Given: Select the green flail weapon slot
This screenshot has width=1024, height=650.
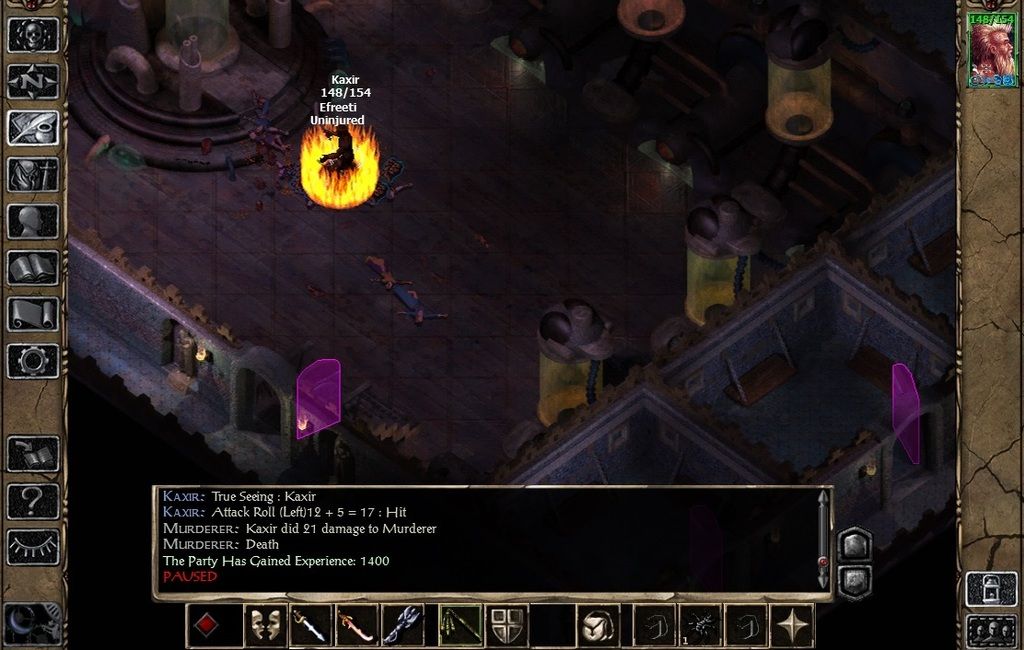Looking at the screenshot, I should point(460,626).
